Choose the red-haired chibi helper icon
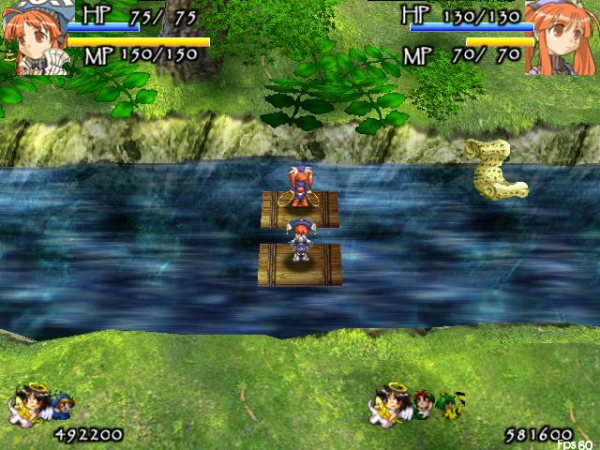This screenshot has width=600, height=450. [x=425, y=405]
